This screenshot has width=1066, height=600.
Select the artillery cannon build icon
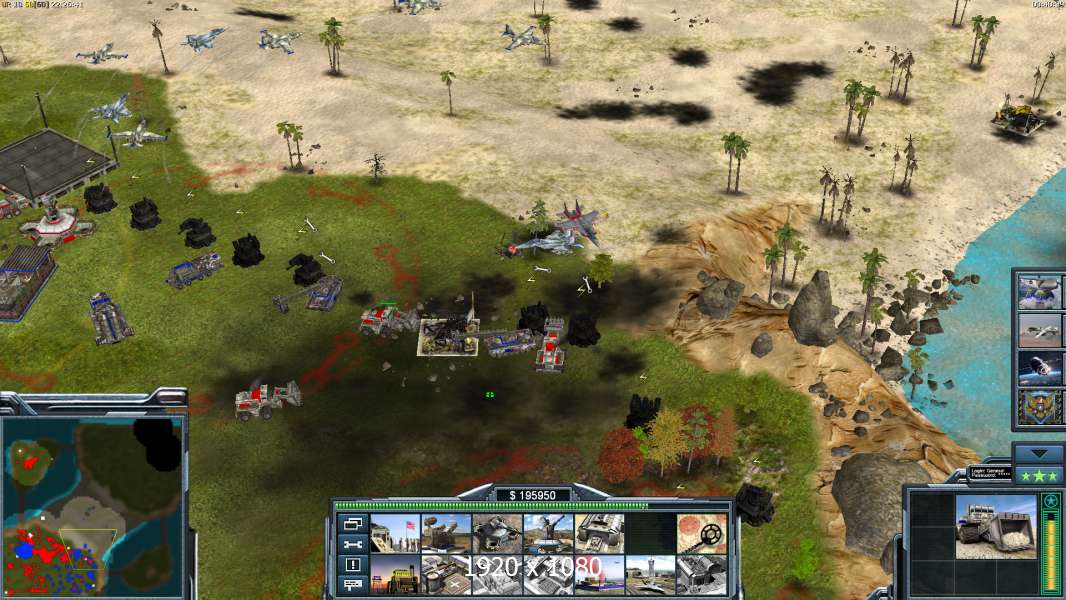click(x=548, y=534)
